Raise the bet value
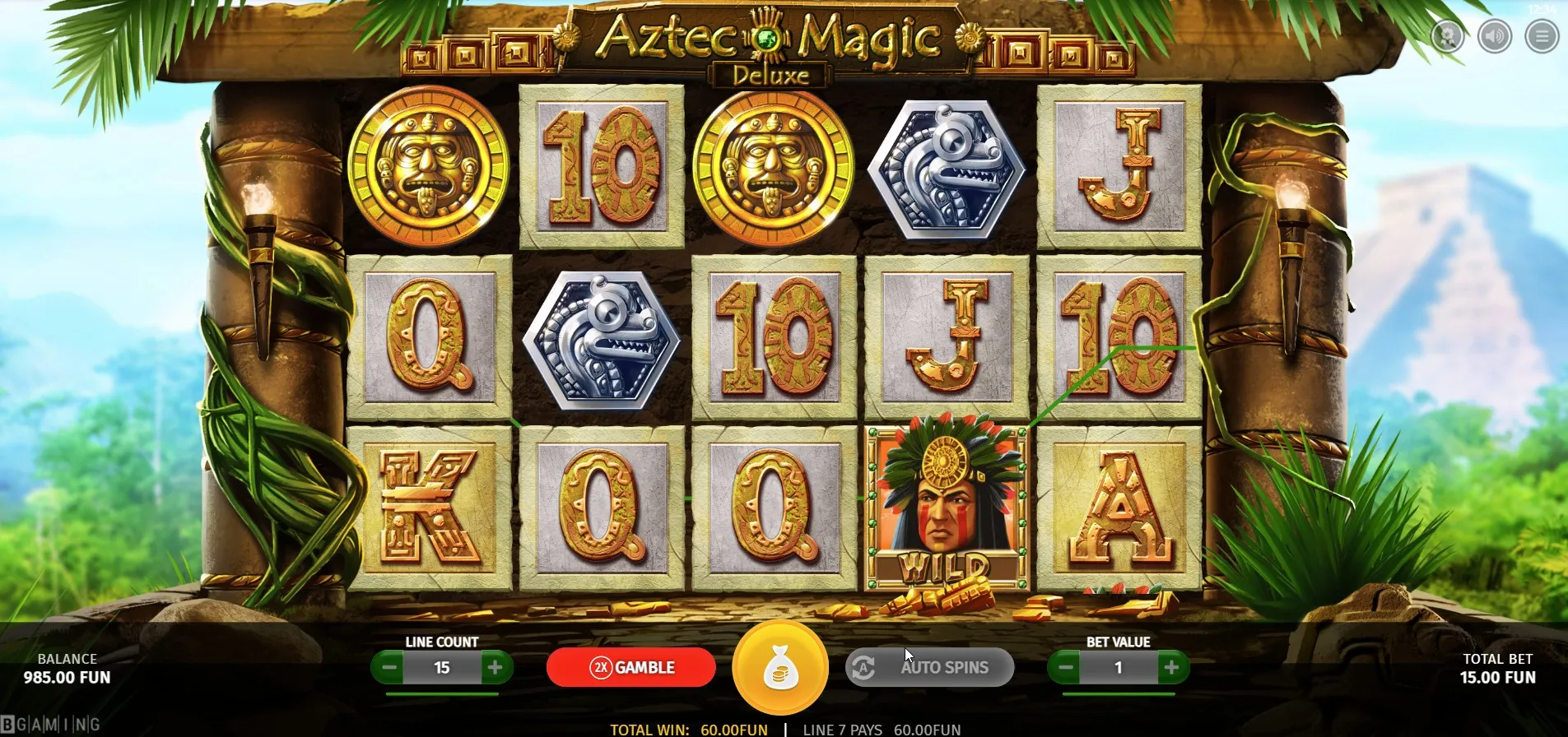Image resolution: width=1568 pixels, height=737 pixels. click(1171, 667)
